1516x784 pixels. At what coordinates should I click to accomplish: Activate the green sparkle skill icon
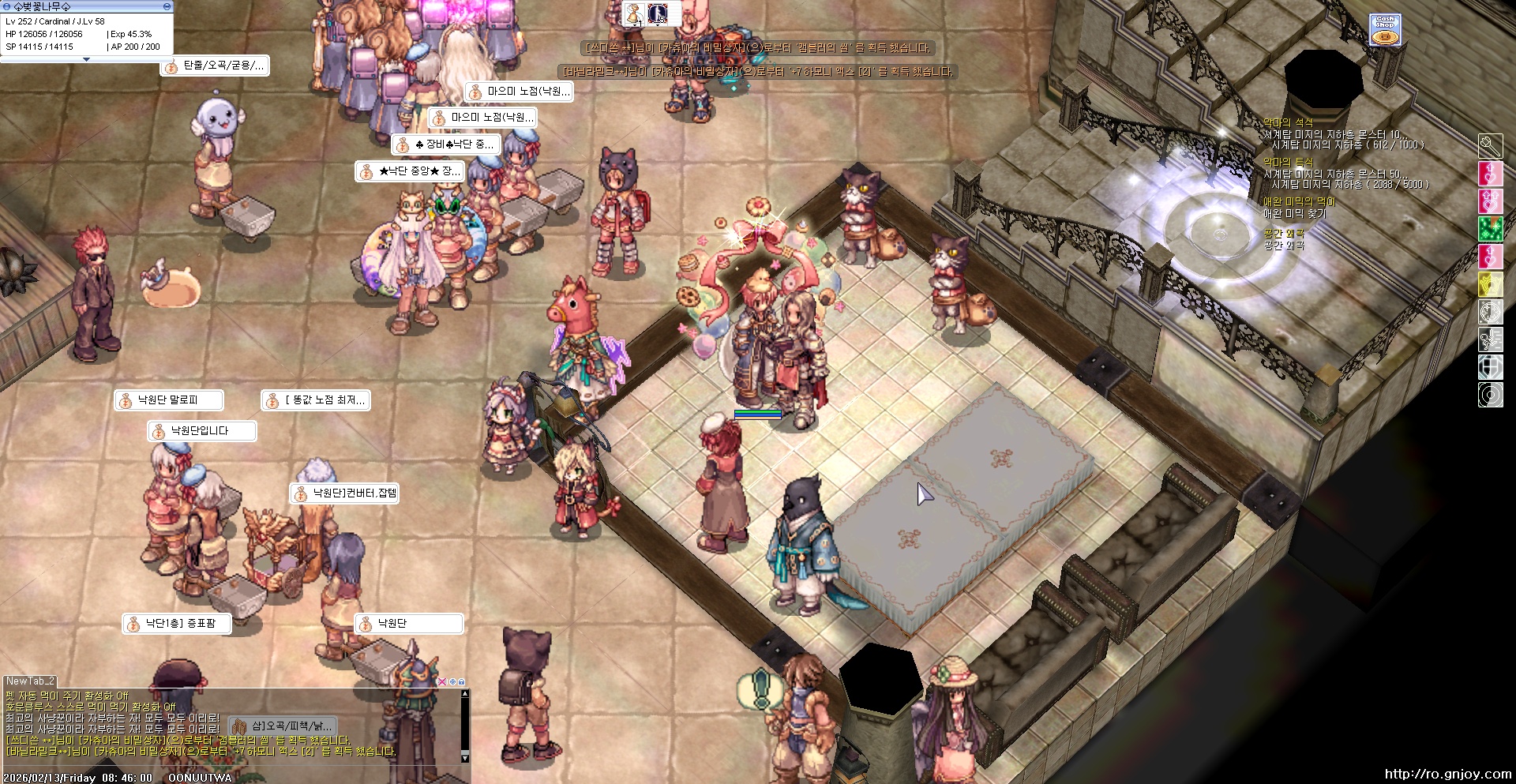pos(1490,229)
